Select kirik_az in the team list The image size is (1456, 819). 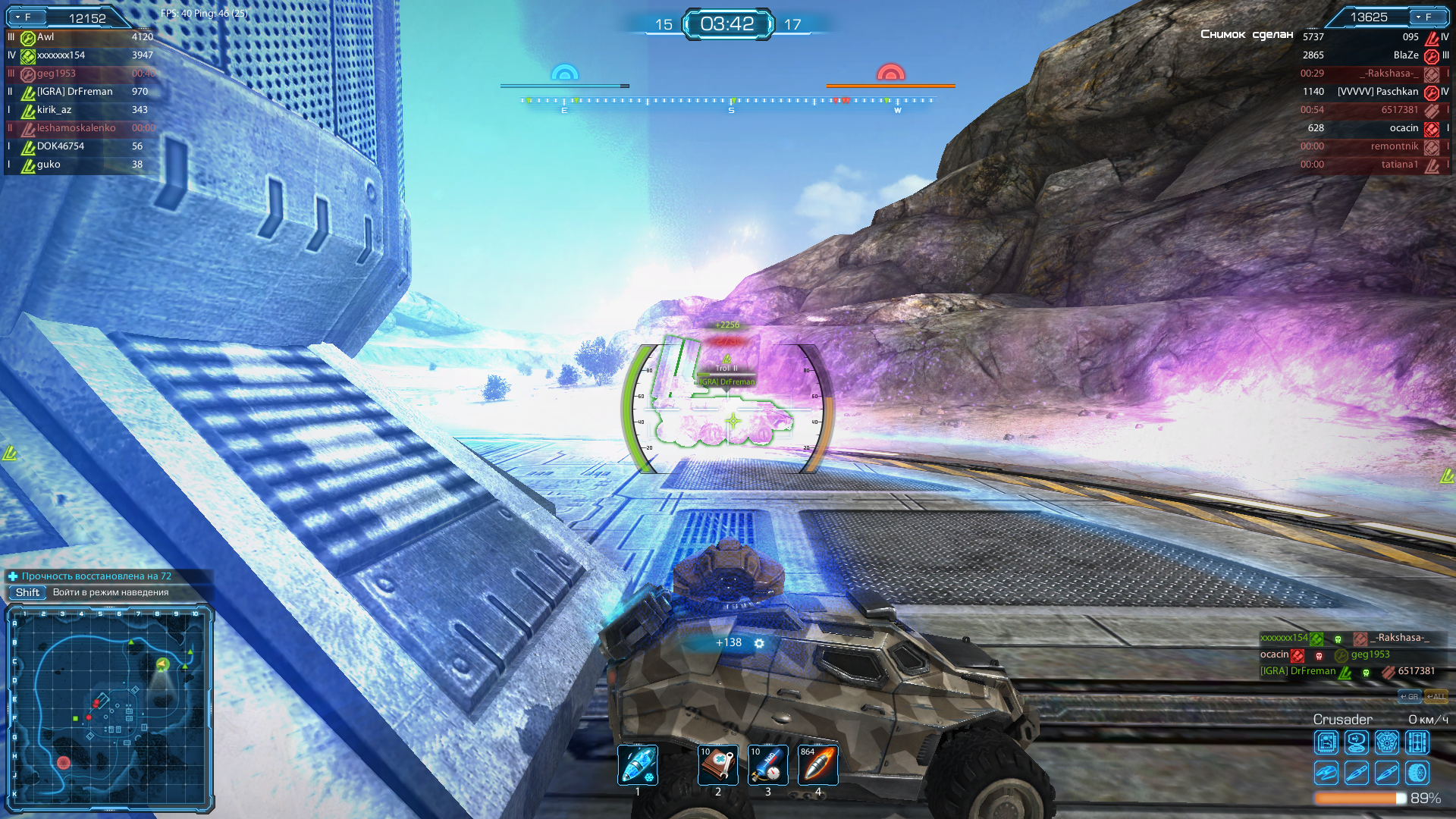54,110
